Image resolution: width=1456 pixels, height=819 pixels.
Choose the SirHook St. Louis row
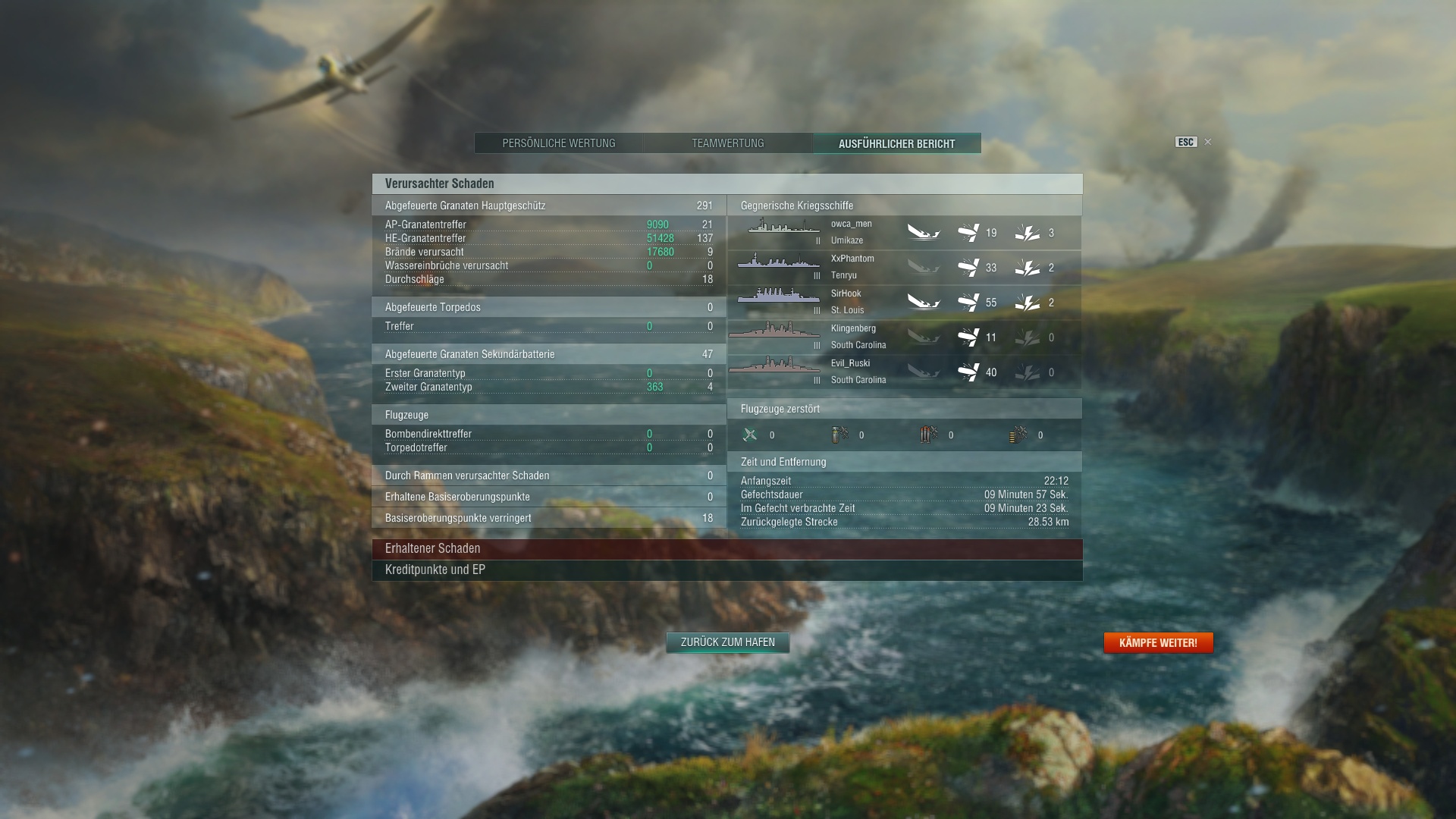(904, 302)
